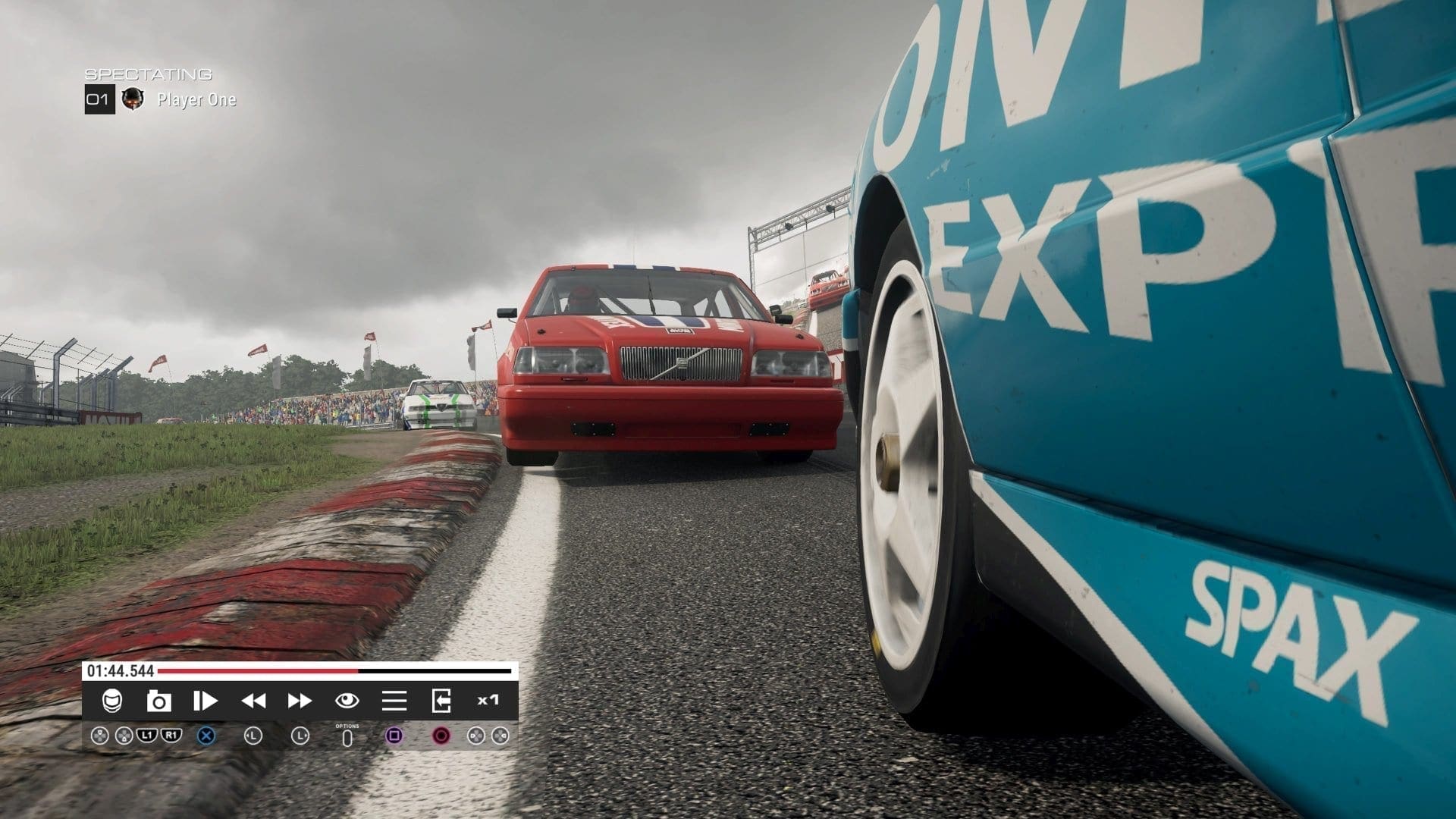Resume replay with the play button

coord(205,701)
